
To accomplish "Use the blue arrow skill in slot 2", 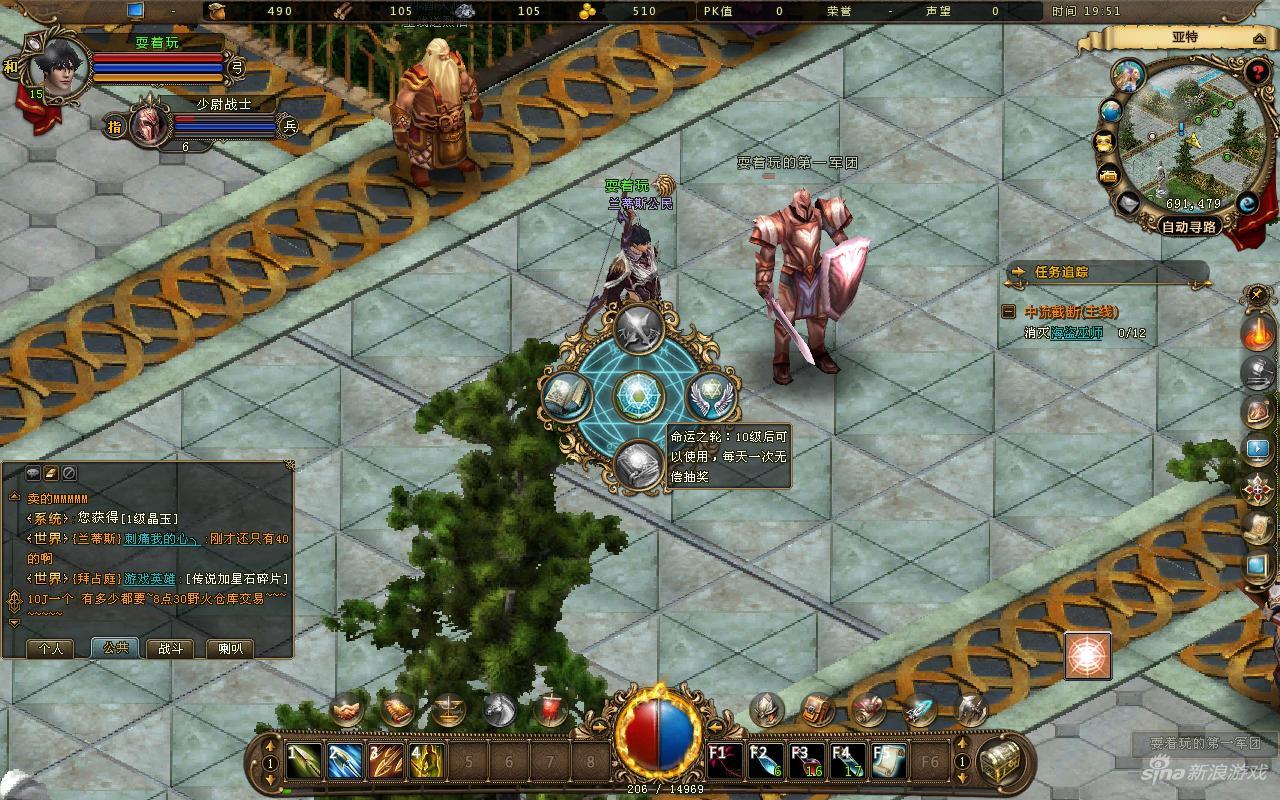I will click(x=345, y=762).
